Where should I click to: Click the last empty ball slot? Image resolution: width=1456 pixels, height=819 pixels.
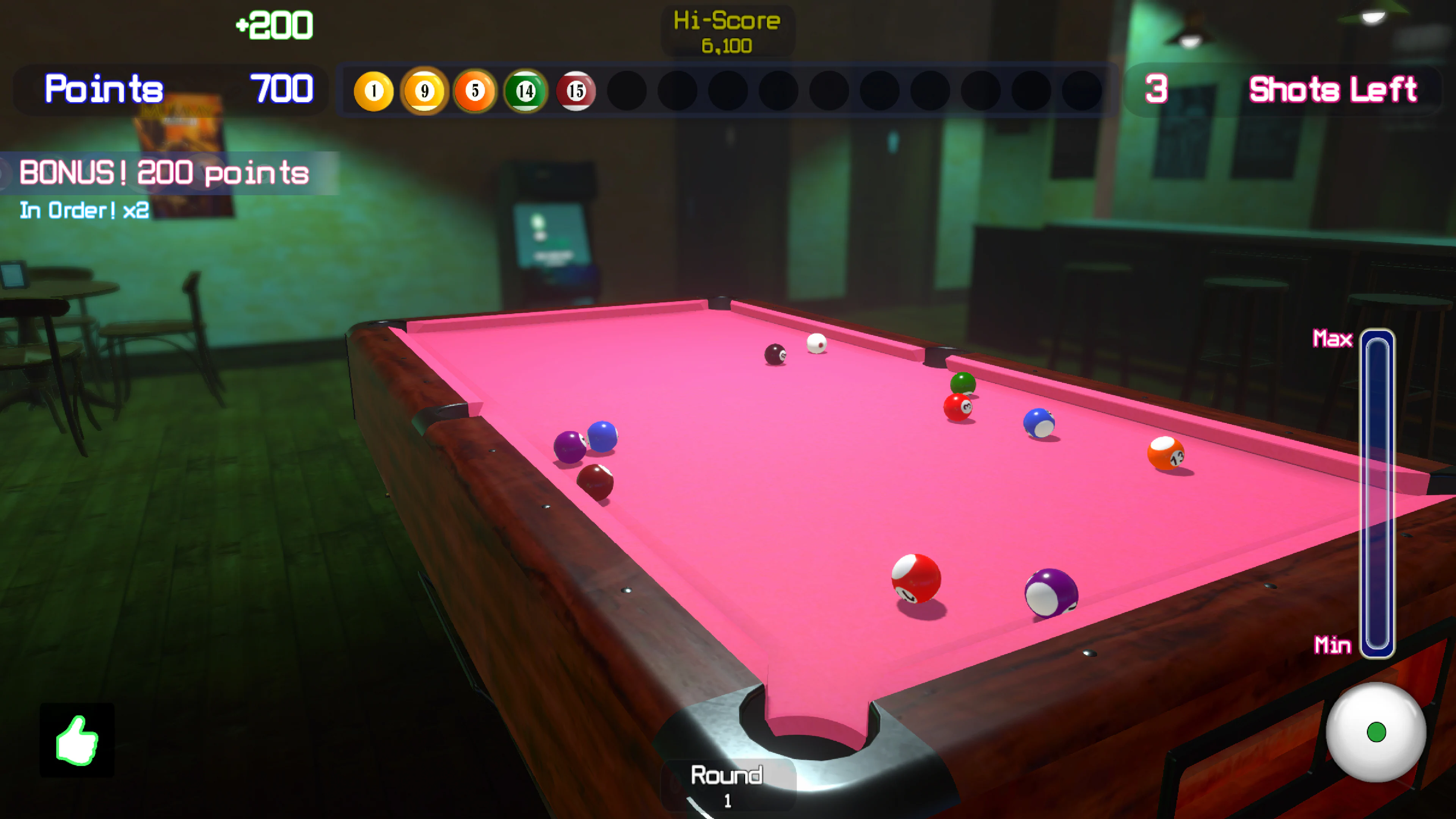(x=1083, y=91)
